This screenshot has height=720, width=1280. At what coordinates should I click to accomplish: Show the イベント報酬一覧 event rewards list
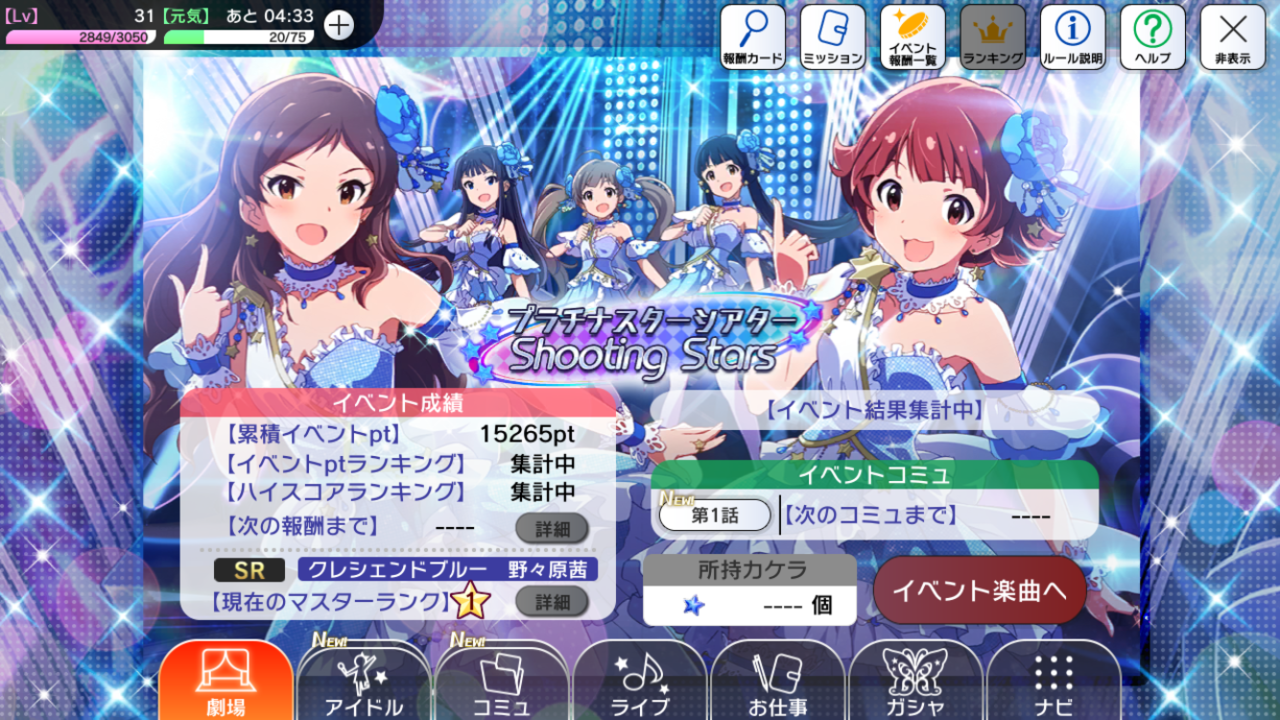913,37
